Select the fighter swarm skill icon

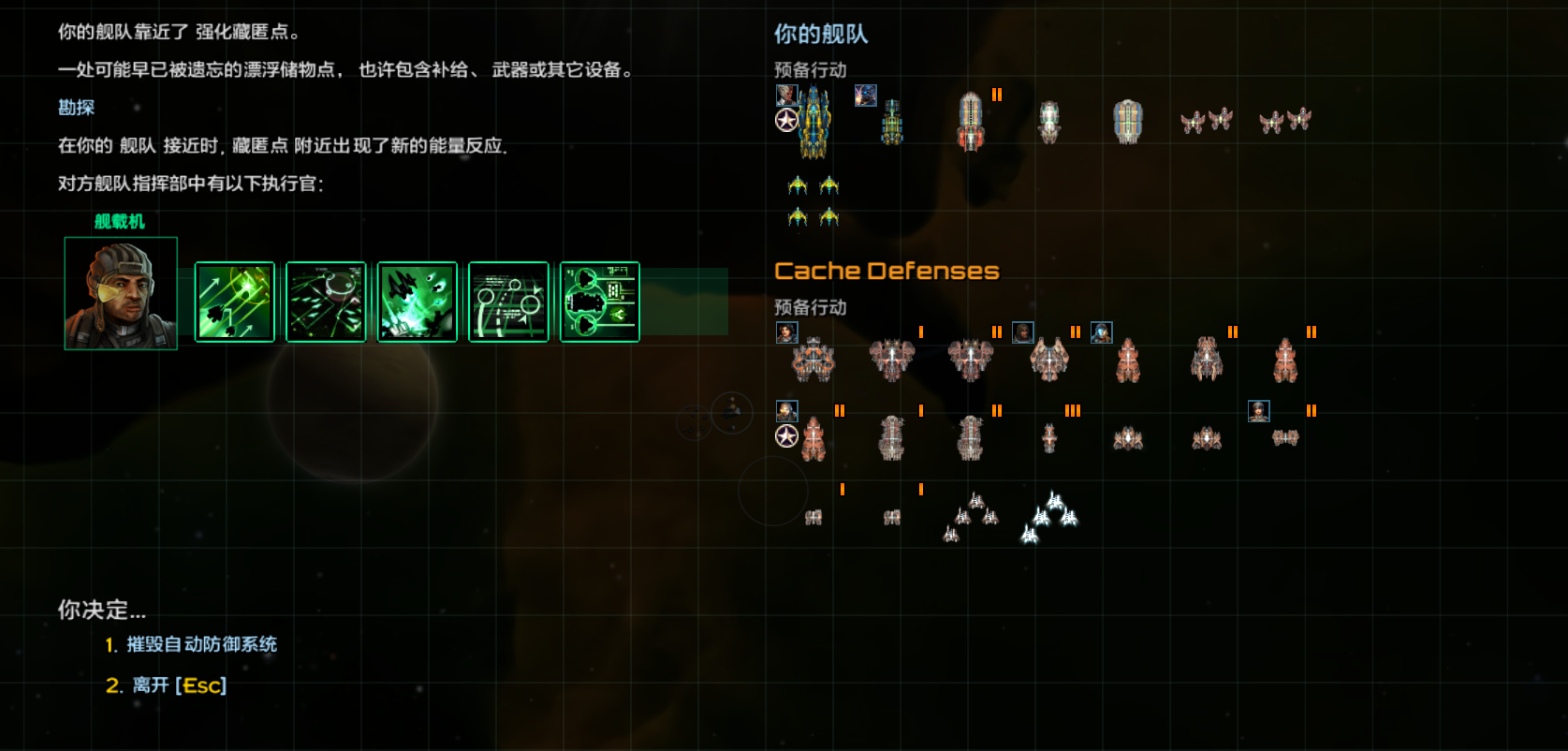click(417, 302)
